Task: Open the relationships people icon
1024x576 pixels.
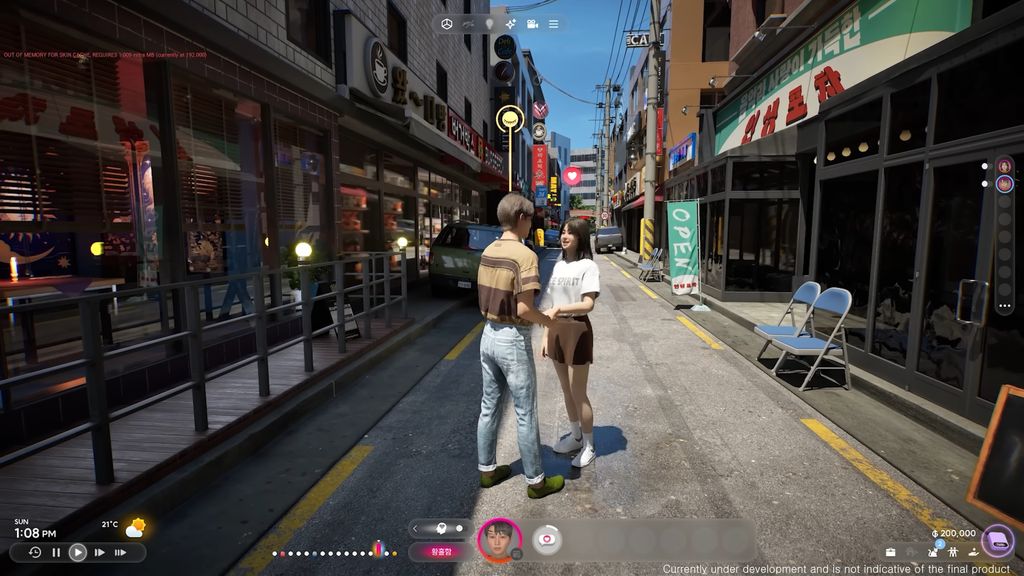Action: pyautogui.click(x=952, y=552)
